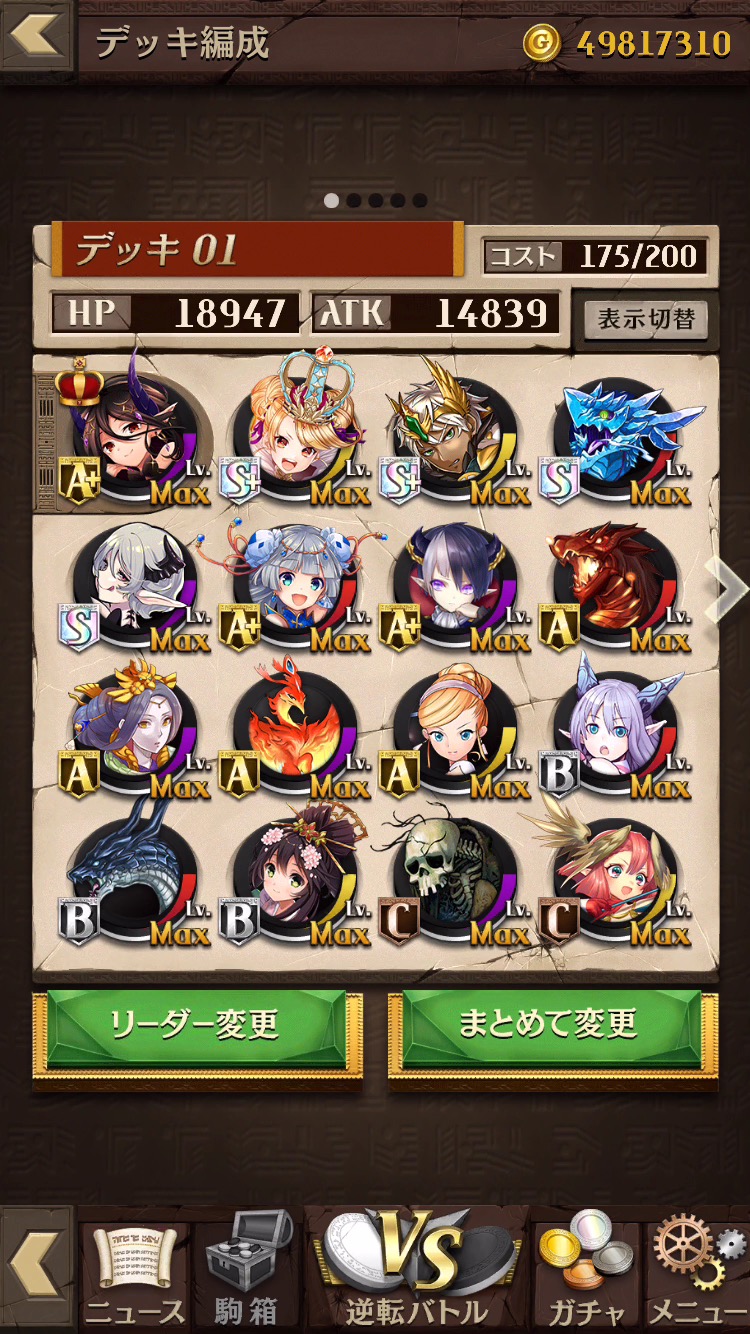Select the girl with flower hair ornaments
The height and width of the screenshot is (1334, 750).
click(x=298, y=872)
